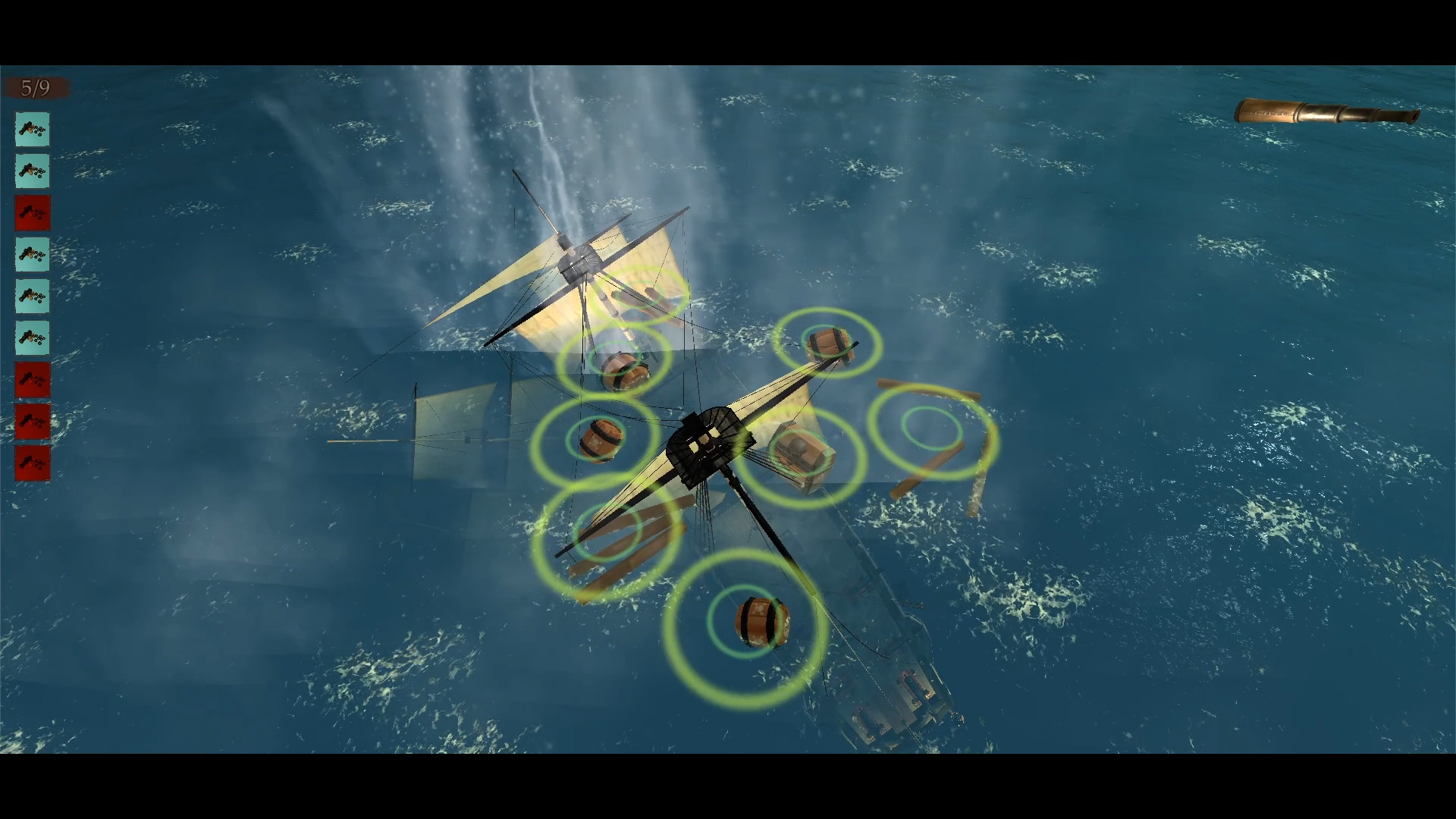
Task: Toggle the seventh sidebar pistol slot
Action: 33,380
